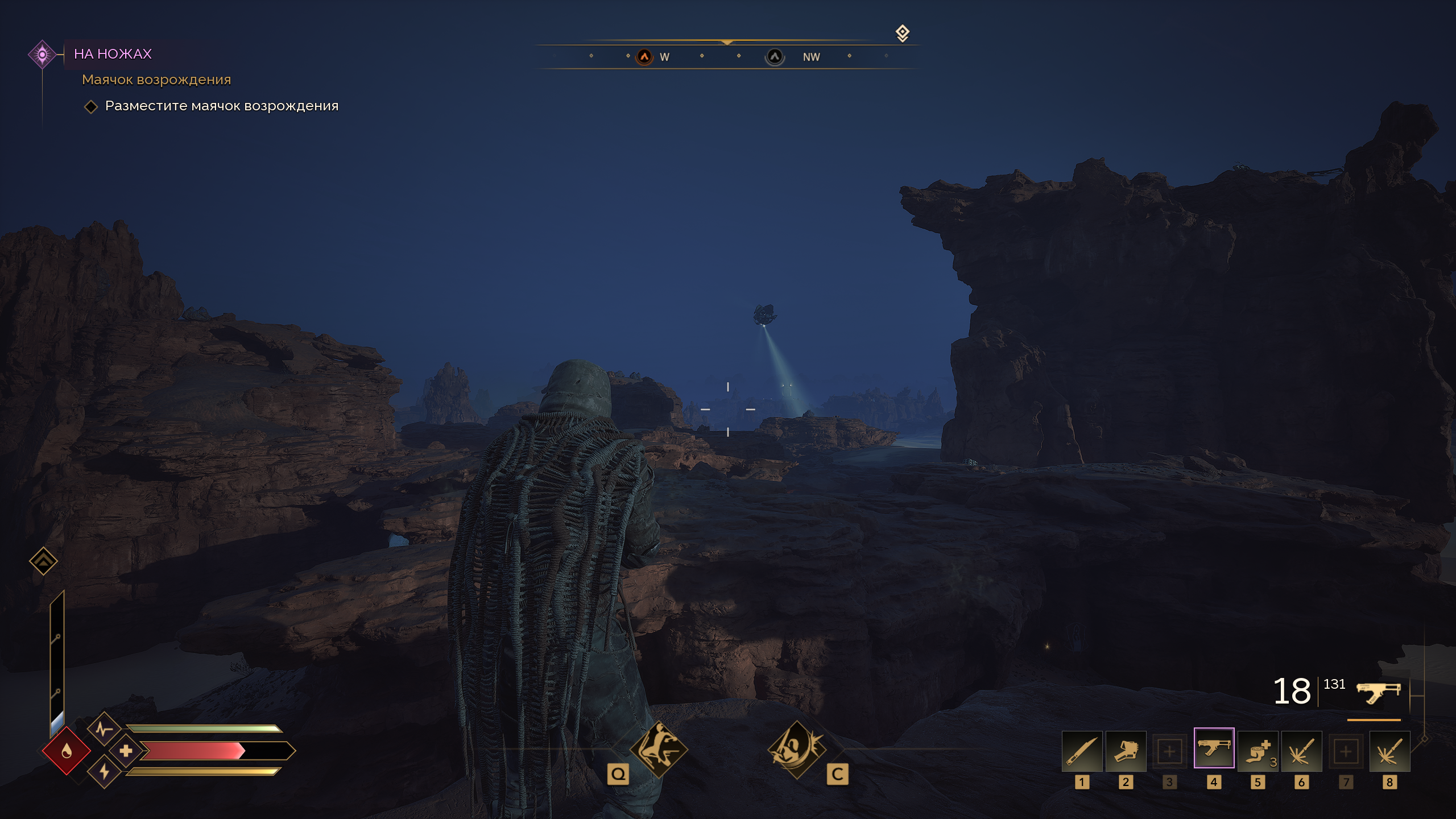Select the welding tool in slot 8
1456x819 pixels.
click(1389, 751)
